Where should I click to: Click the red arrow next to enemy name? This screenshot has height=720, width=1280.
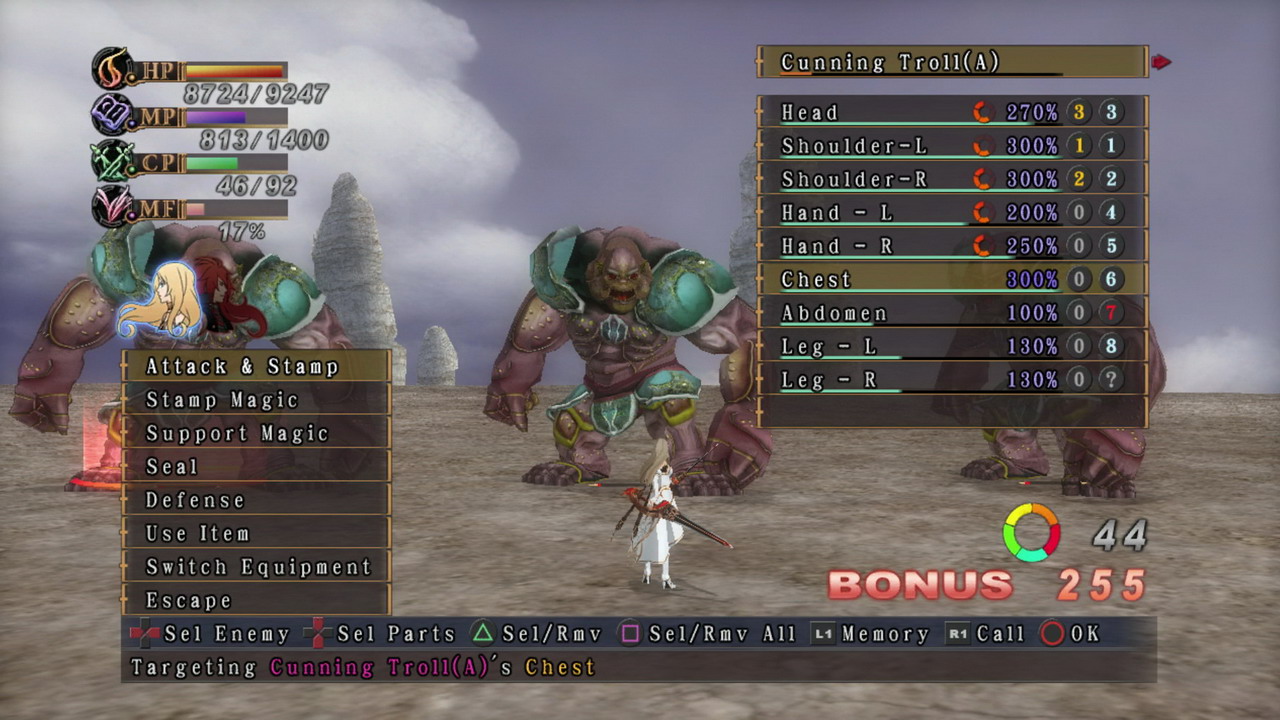point(1161,62)
